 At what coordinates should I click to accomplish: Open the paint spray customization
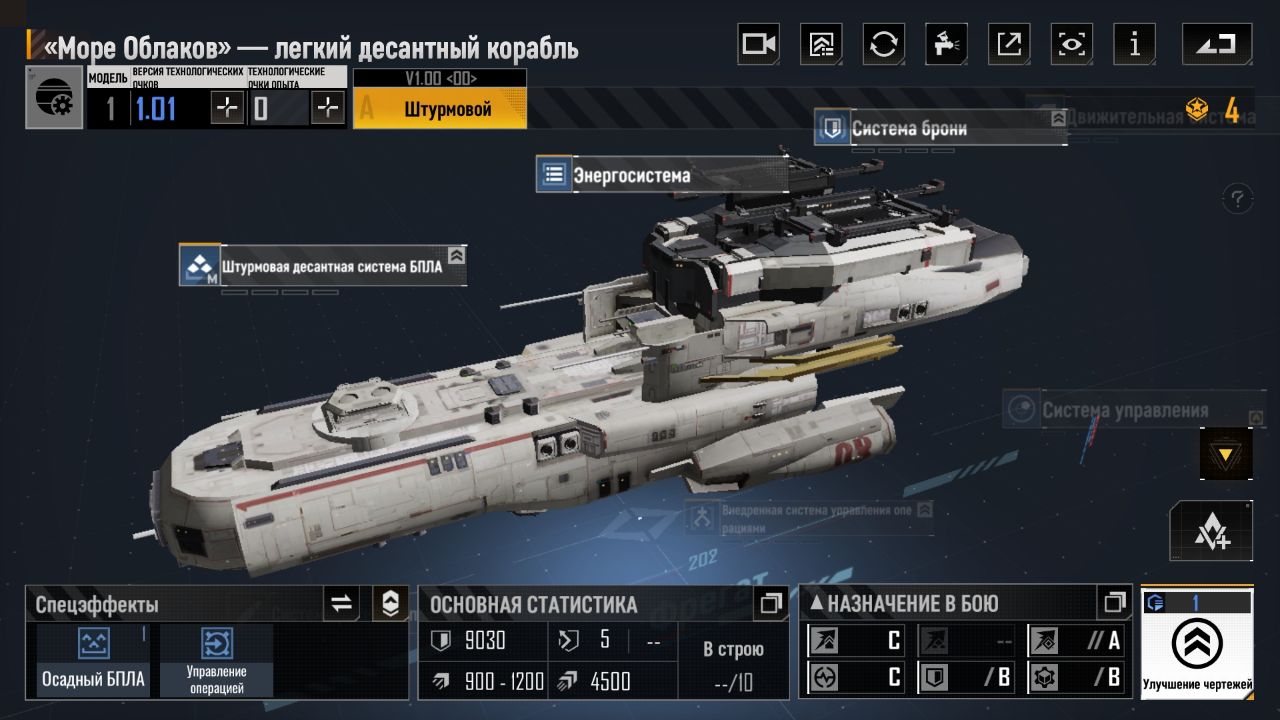(946, 44)
